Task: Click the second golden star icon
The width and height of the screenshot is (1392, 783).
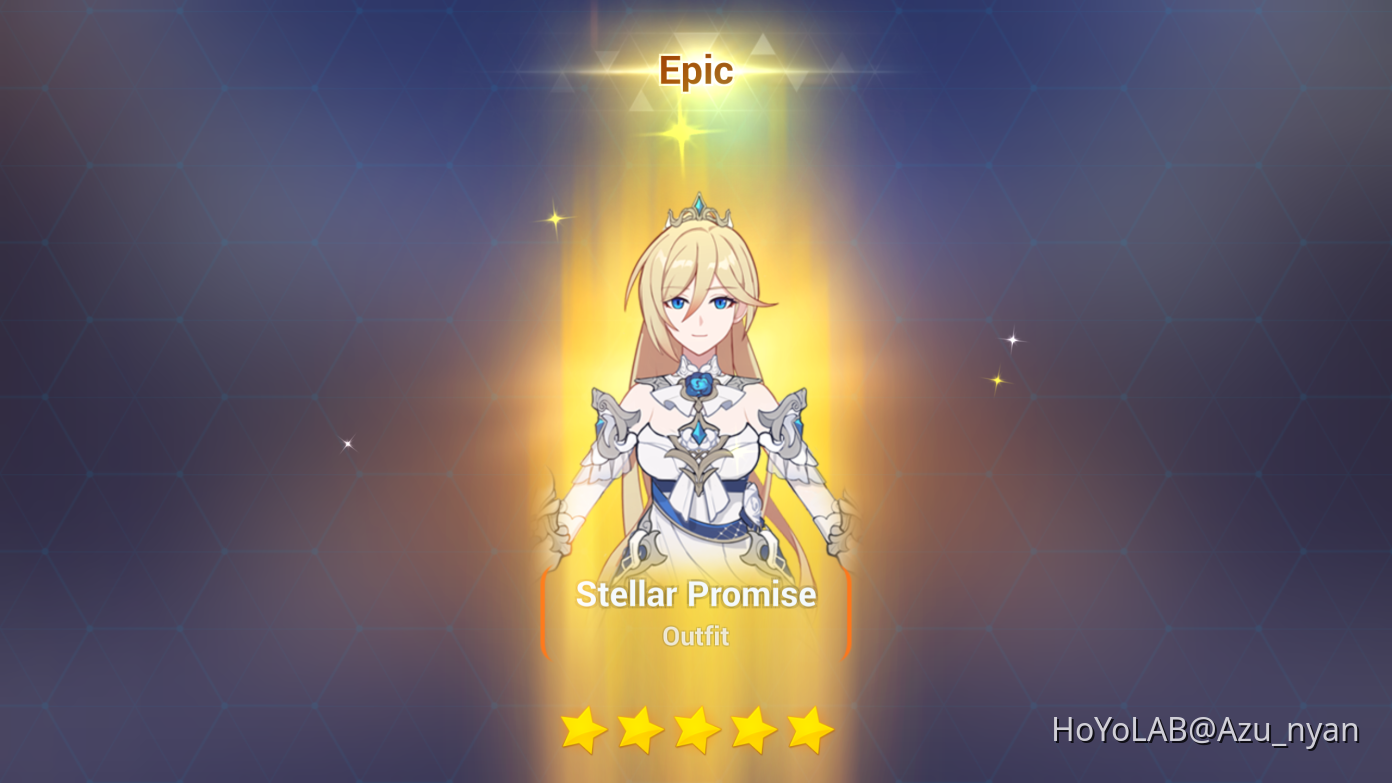Action: point(640,730)
